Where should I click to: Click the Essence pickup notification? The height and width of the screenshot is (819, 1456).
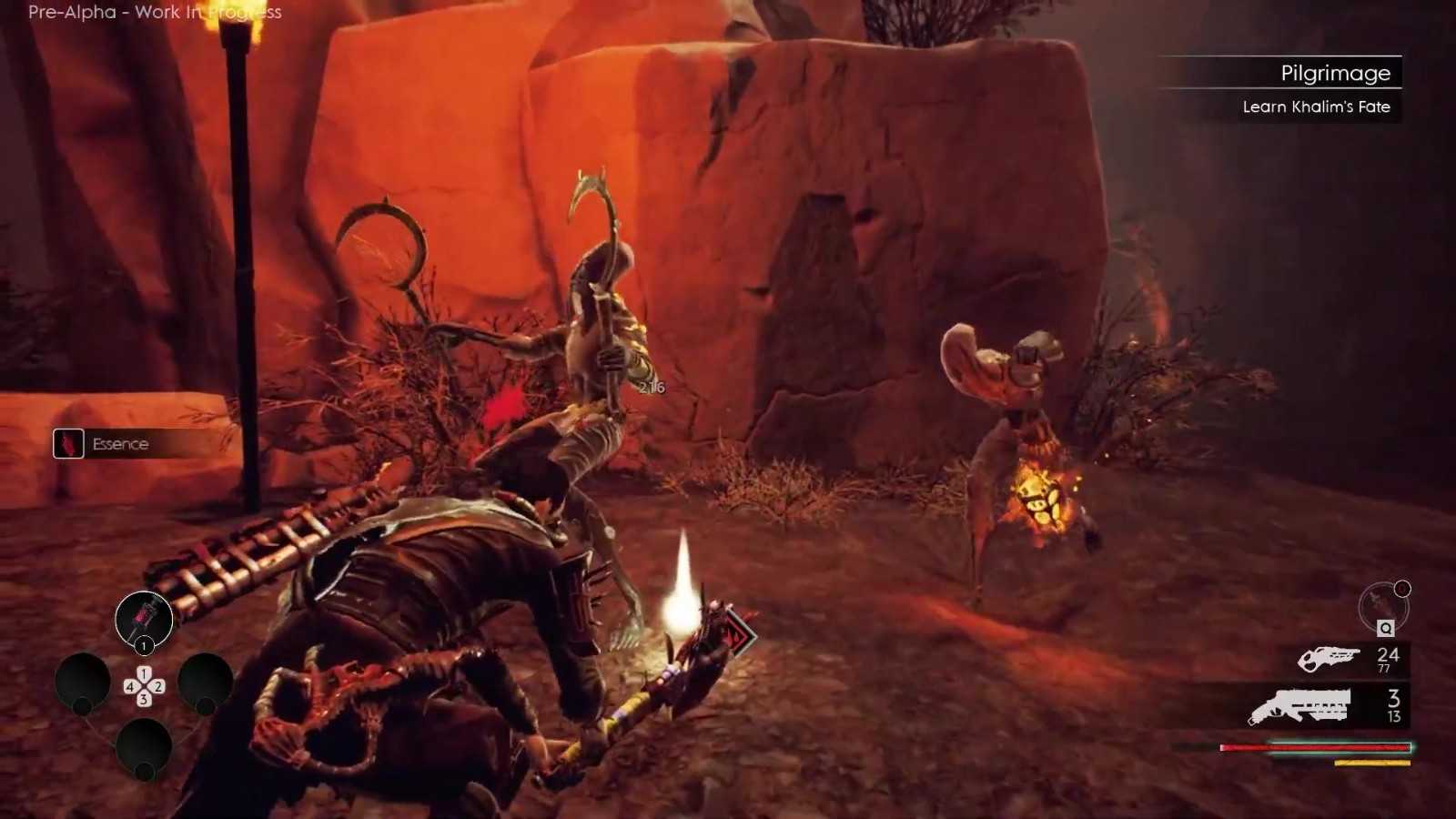pyautogui.click(x=118, y=444)
